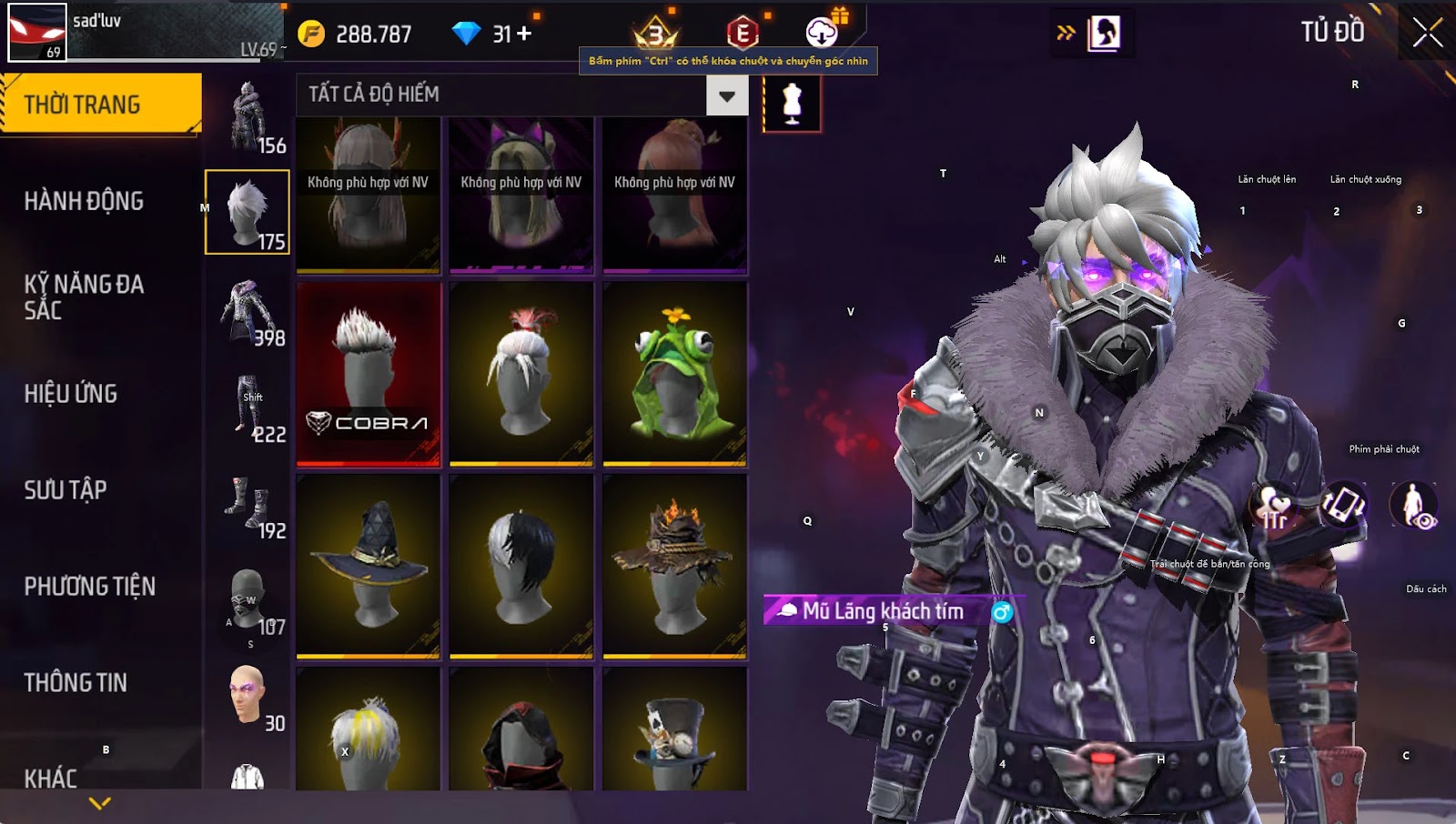
Task: Show the THÔNG TIN info tab
Action: click(x=76, y=683)
